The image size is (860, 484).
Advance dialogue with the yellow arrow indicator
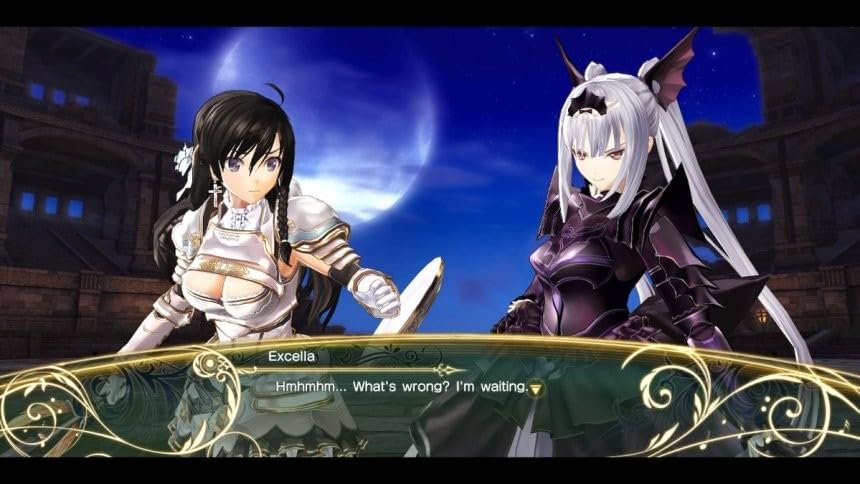(537, 387)
